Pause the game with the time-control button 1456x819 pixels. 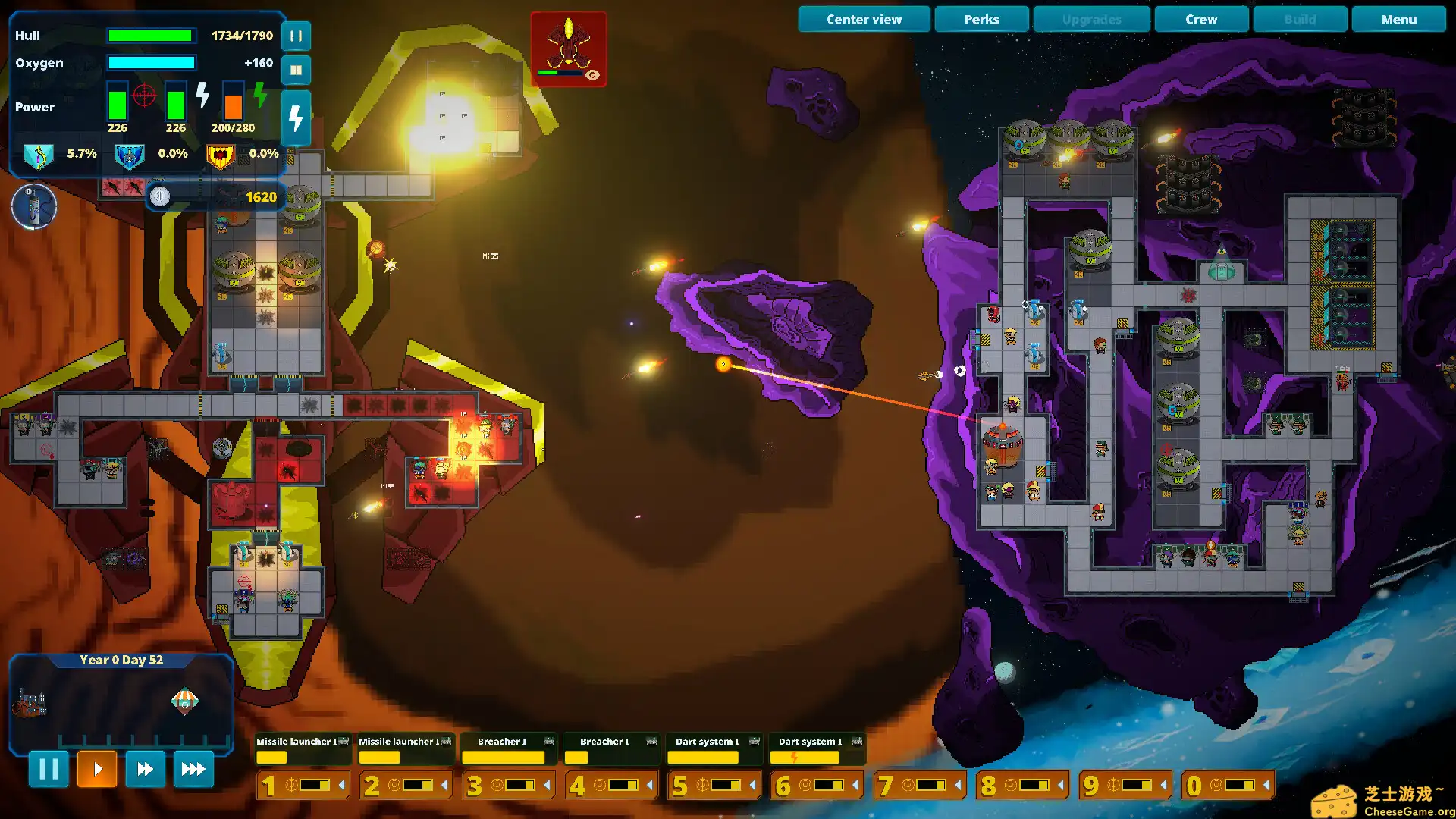point(49,769)
